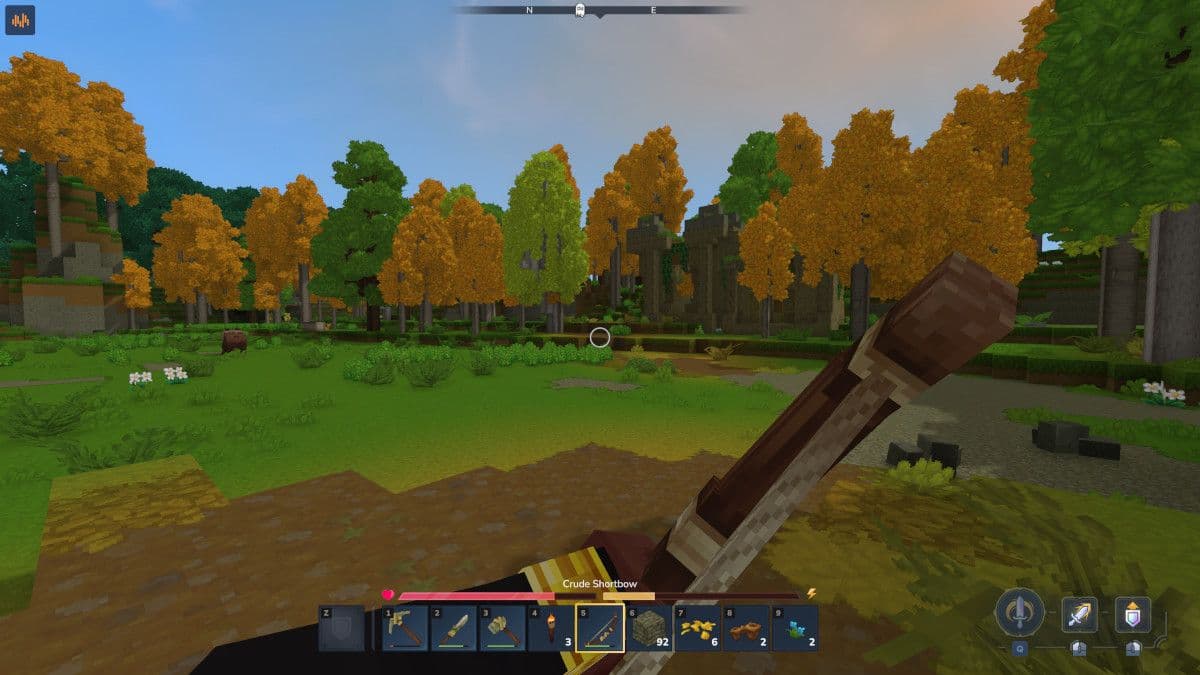This screenshot has height=675, width=1200.
Task: Choose the brown item in slot 8
Action: click(x=746, y=629)
